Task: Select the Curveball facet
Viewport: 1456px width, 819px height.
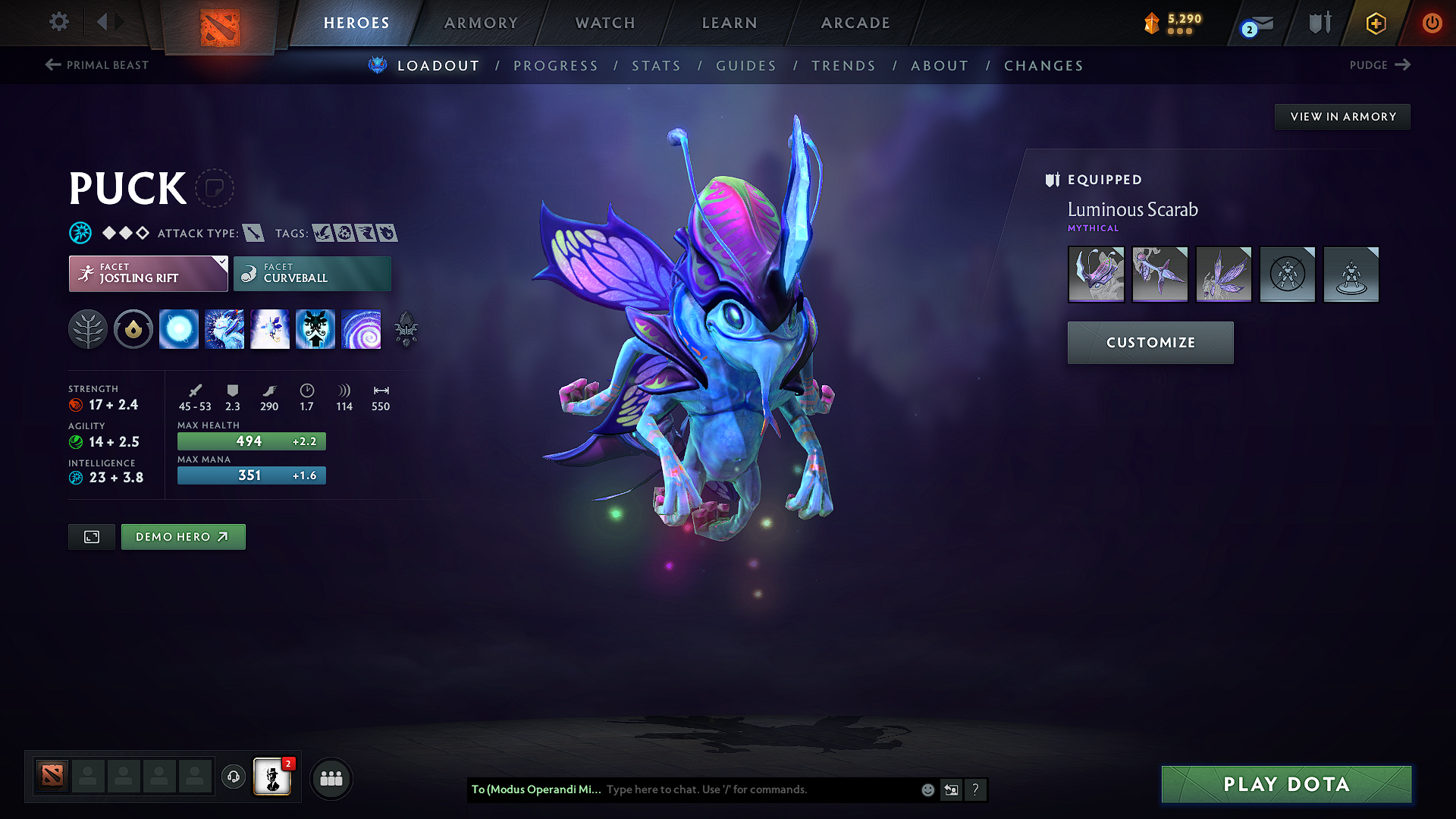Action: 312,273
